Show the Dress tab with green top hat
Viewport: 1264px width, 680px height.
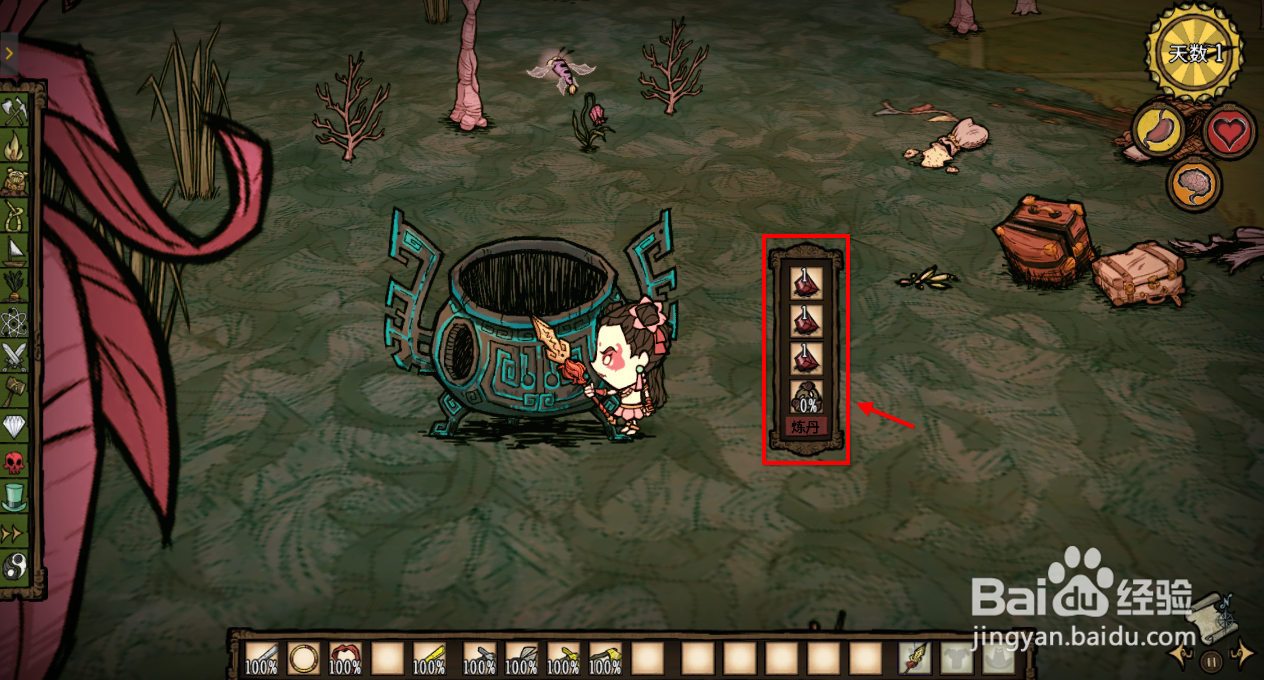(x=15, y=495)
